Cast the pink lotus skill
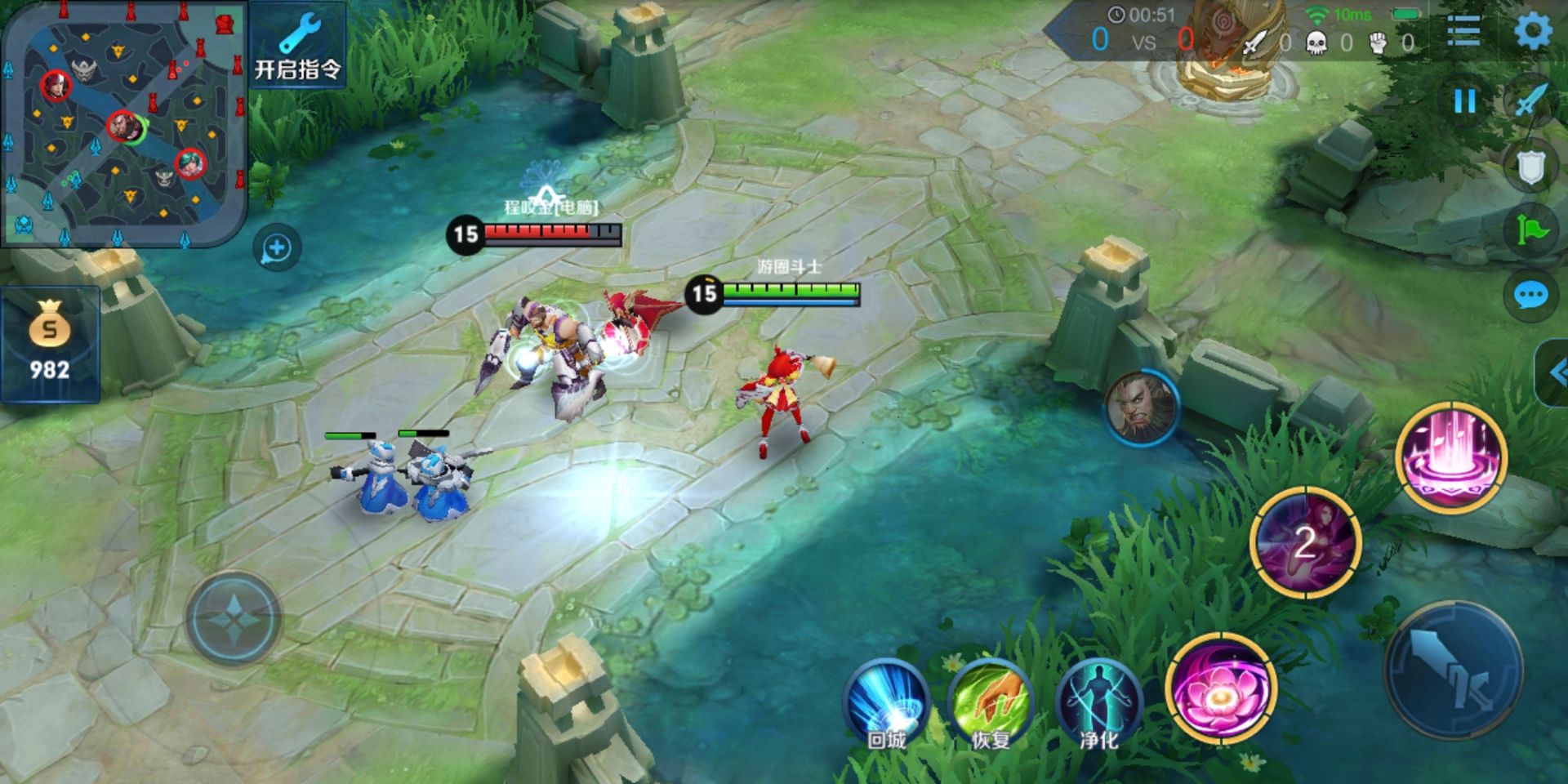 pos(1220,690)
